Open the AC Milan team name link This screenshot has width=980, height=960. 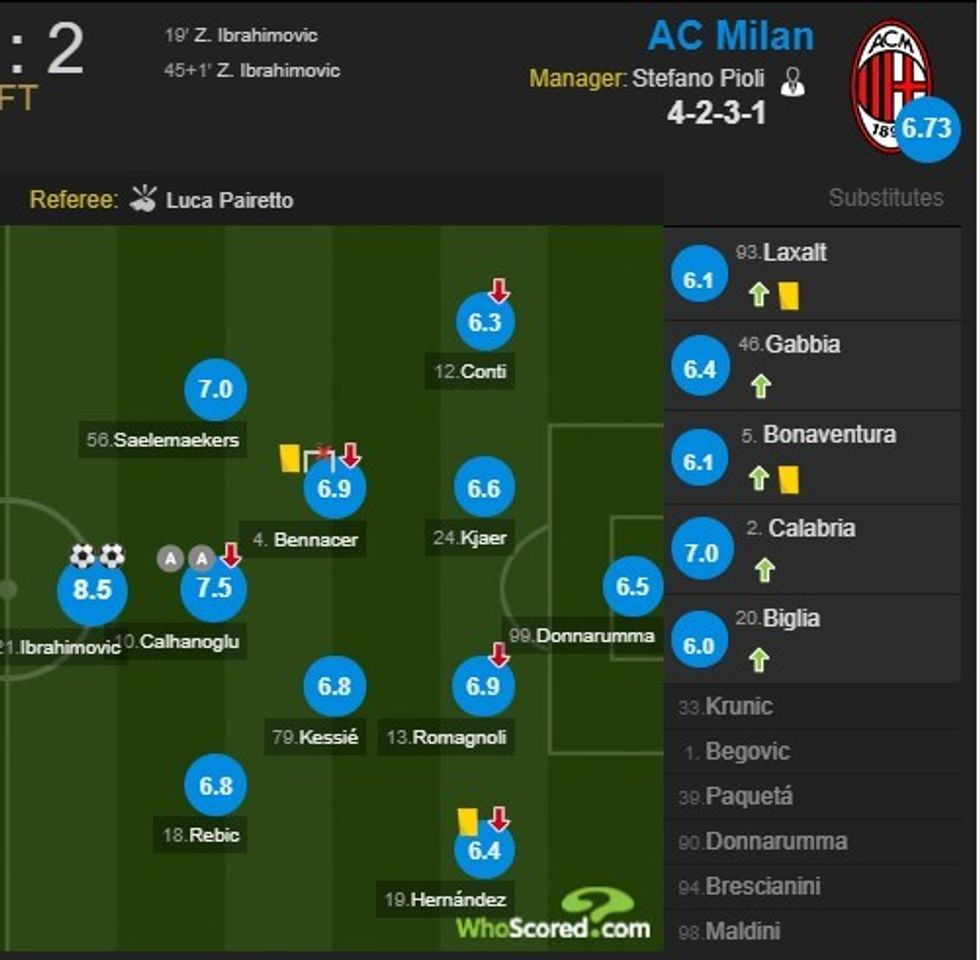tap(730, 37)
